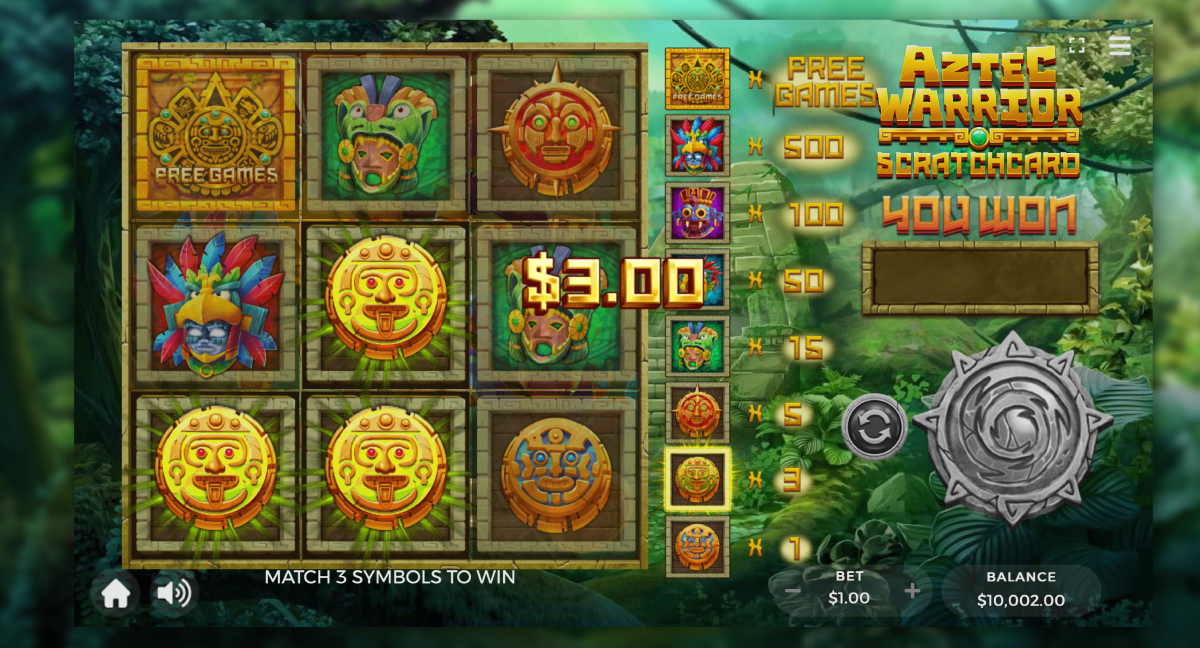This screenshot has width=1200, height=648.
Task: Go to the home screen
Action: pyautogui.click(x=116, y=594)
